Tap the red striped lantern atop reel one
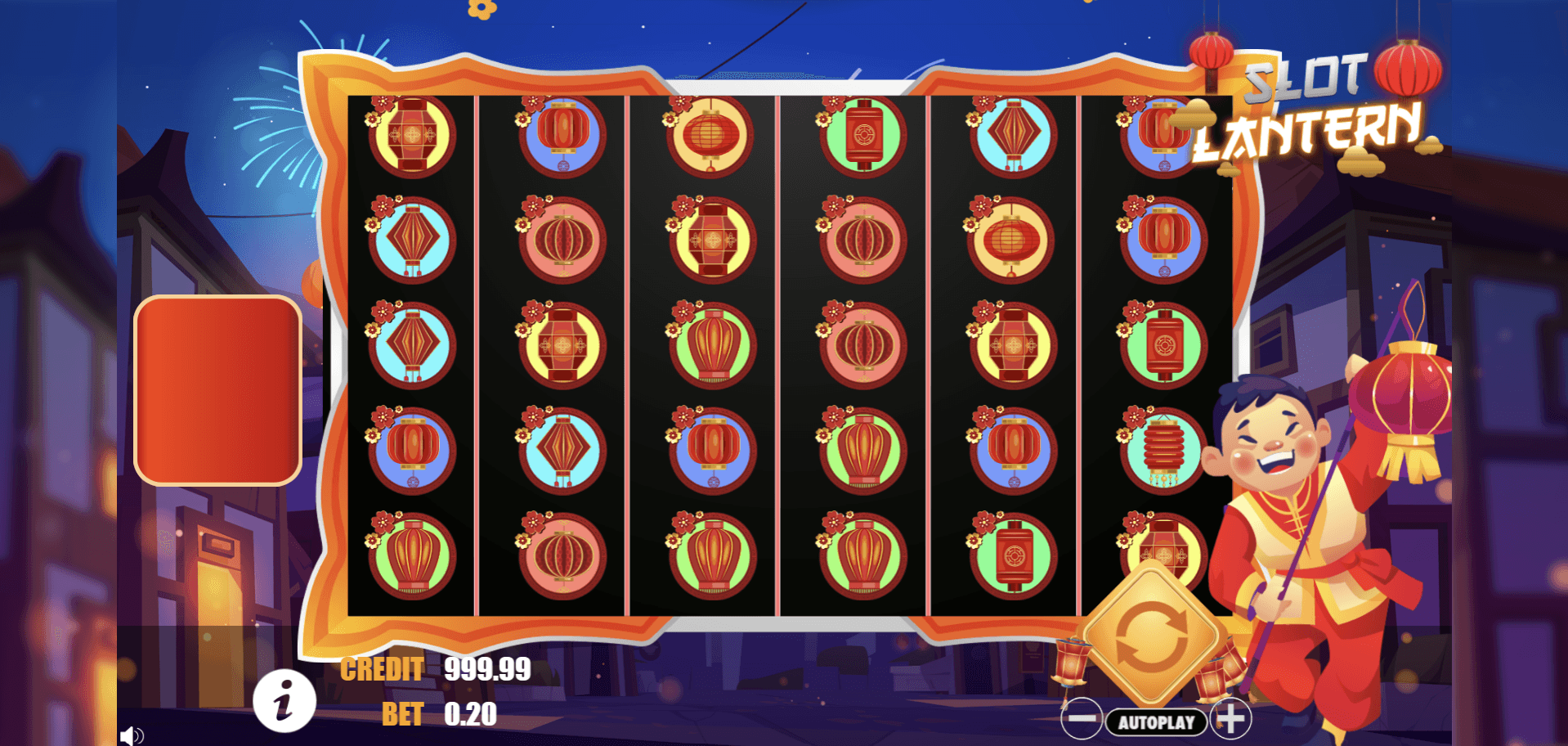This screenshot has width=1568, height=746. pyautogui.click(x=413, y=135)
